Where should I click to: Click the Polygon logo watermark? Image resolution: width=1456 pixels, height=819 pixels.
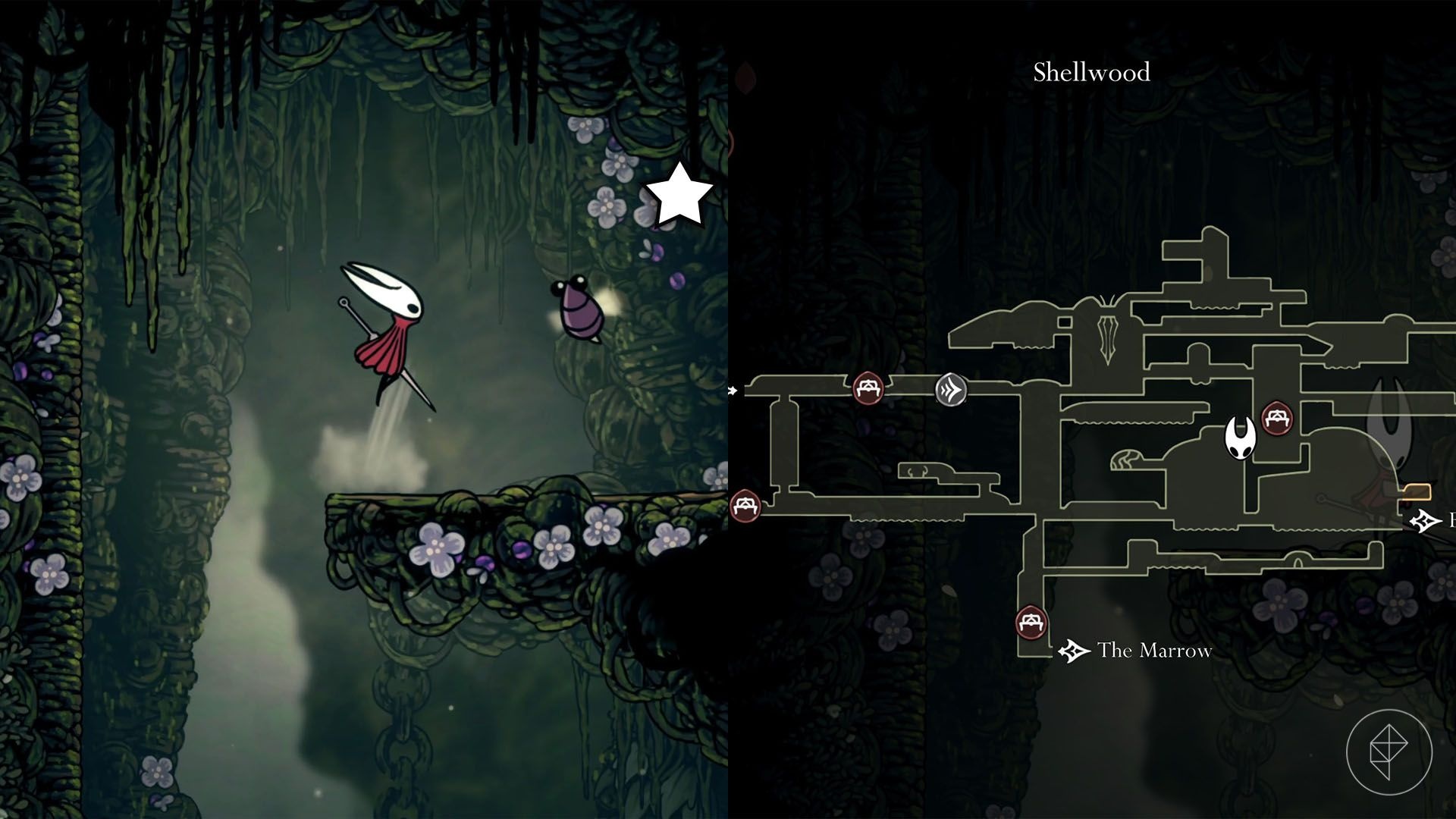[x=1389, y=752]
